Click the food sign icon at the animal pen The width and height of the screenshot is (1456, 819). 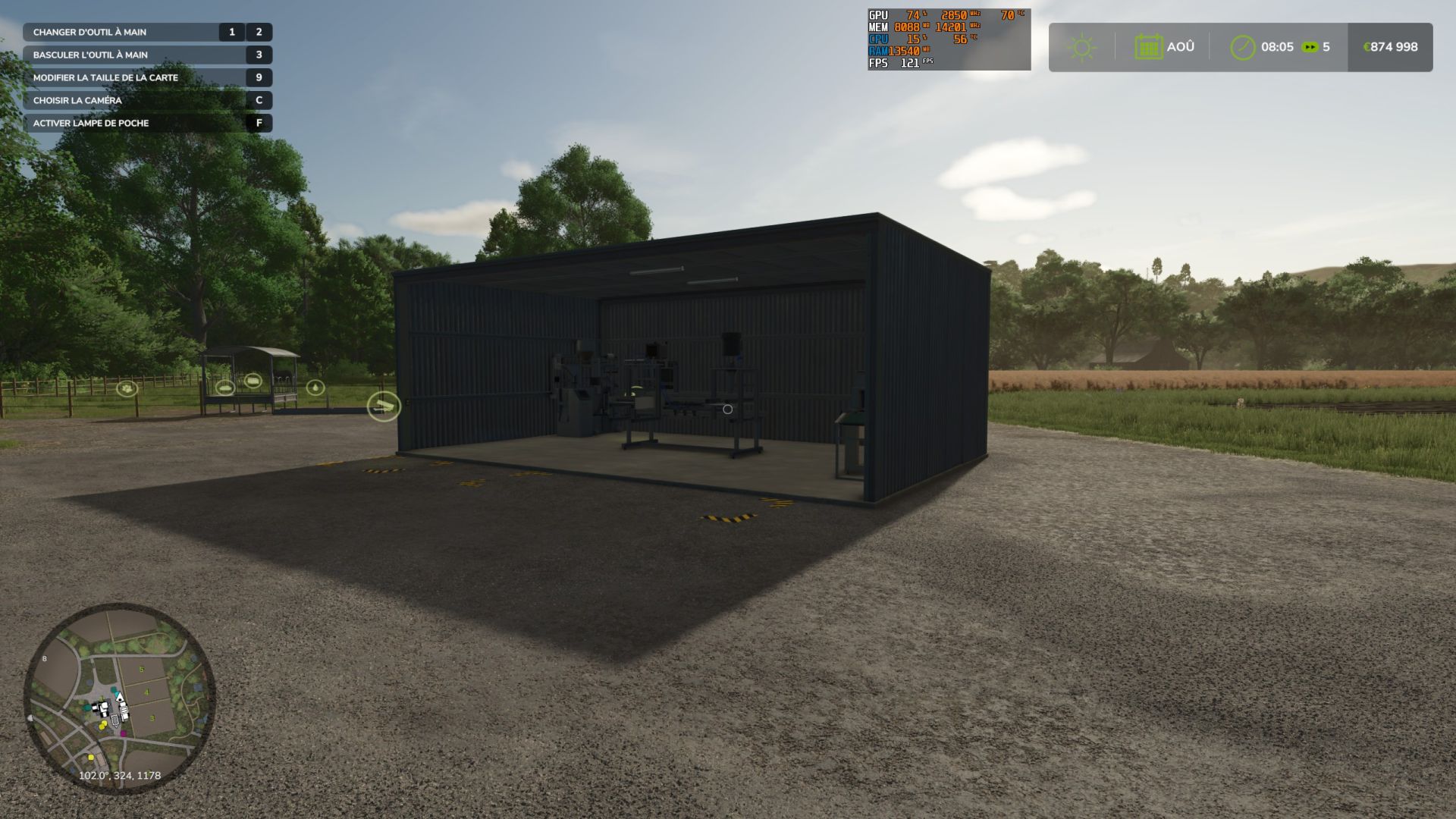pos(253,382)
